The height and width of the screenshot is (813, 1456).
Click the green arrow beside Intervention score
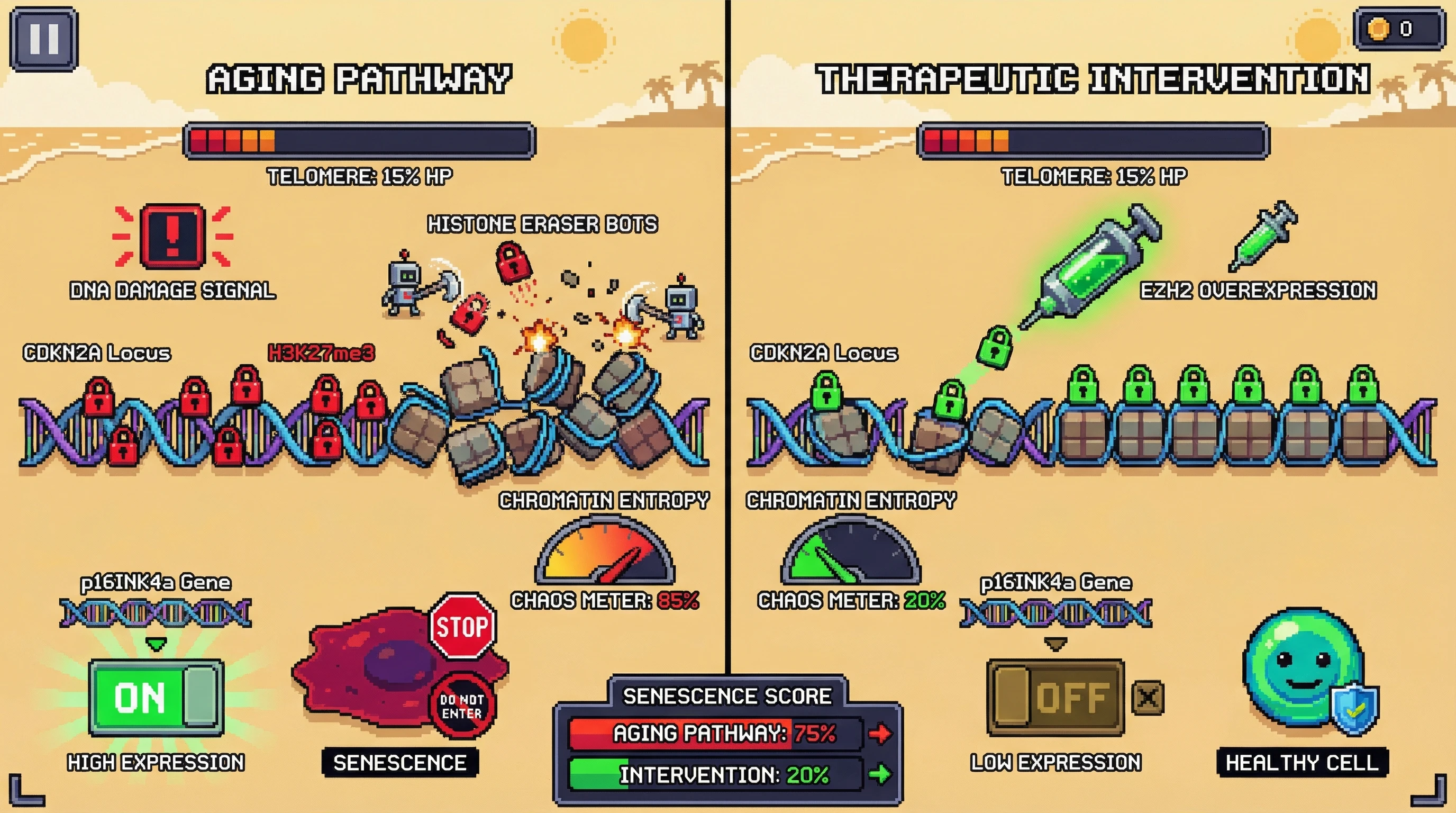(x=879, y=774)
